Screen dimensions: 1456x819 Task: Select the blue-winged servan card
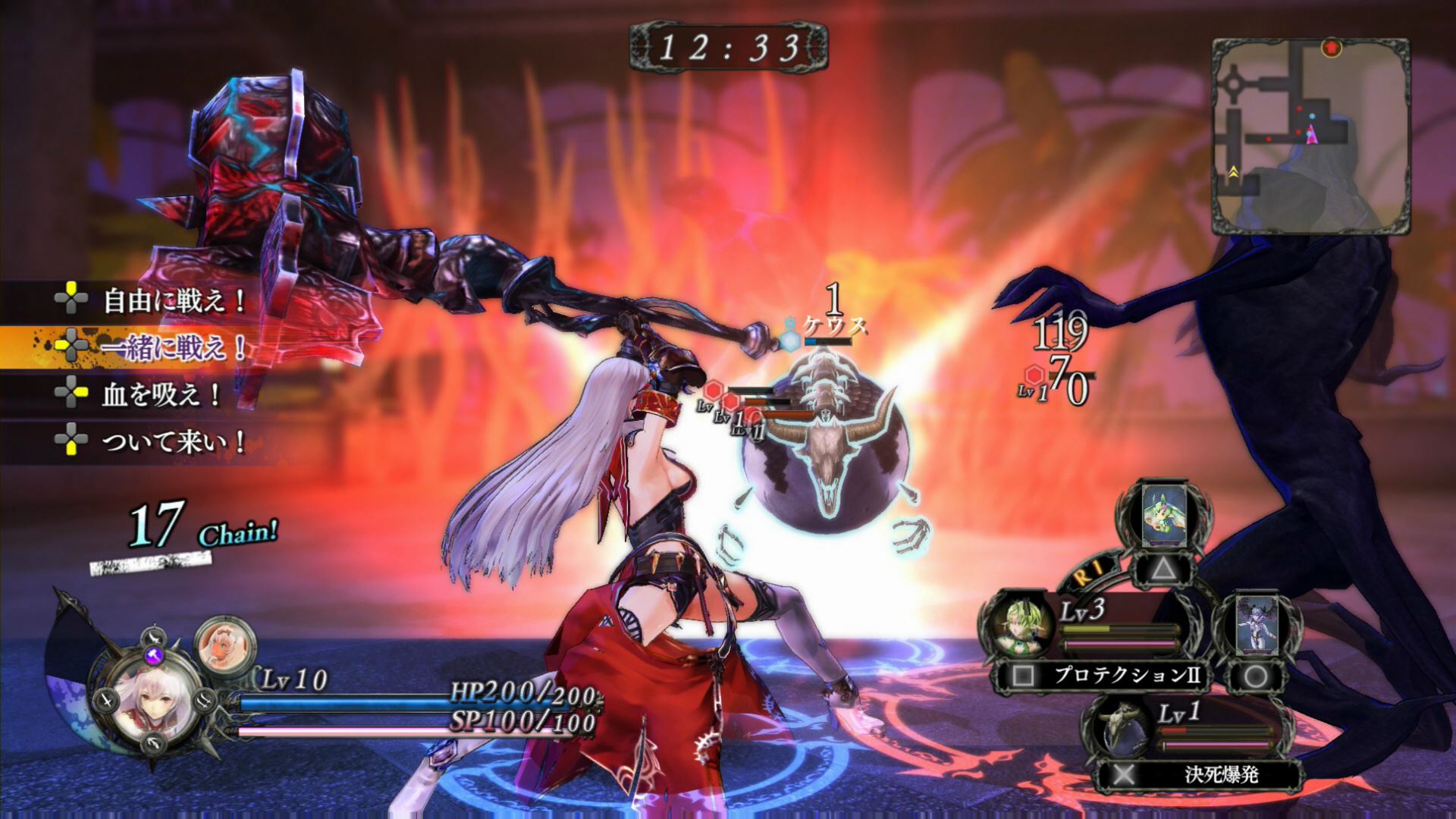point(1254,626)
